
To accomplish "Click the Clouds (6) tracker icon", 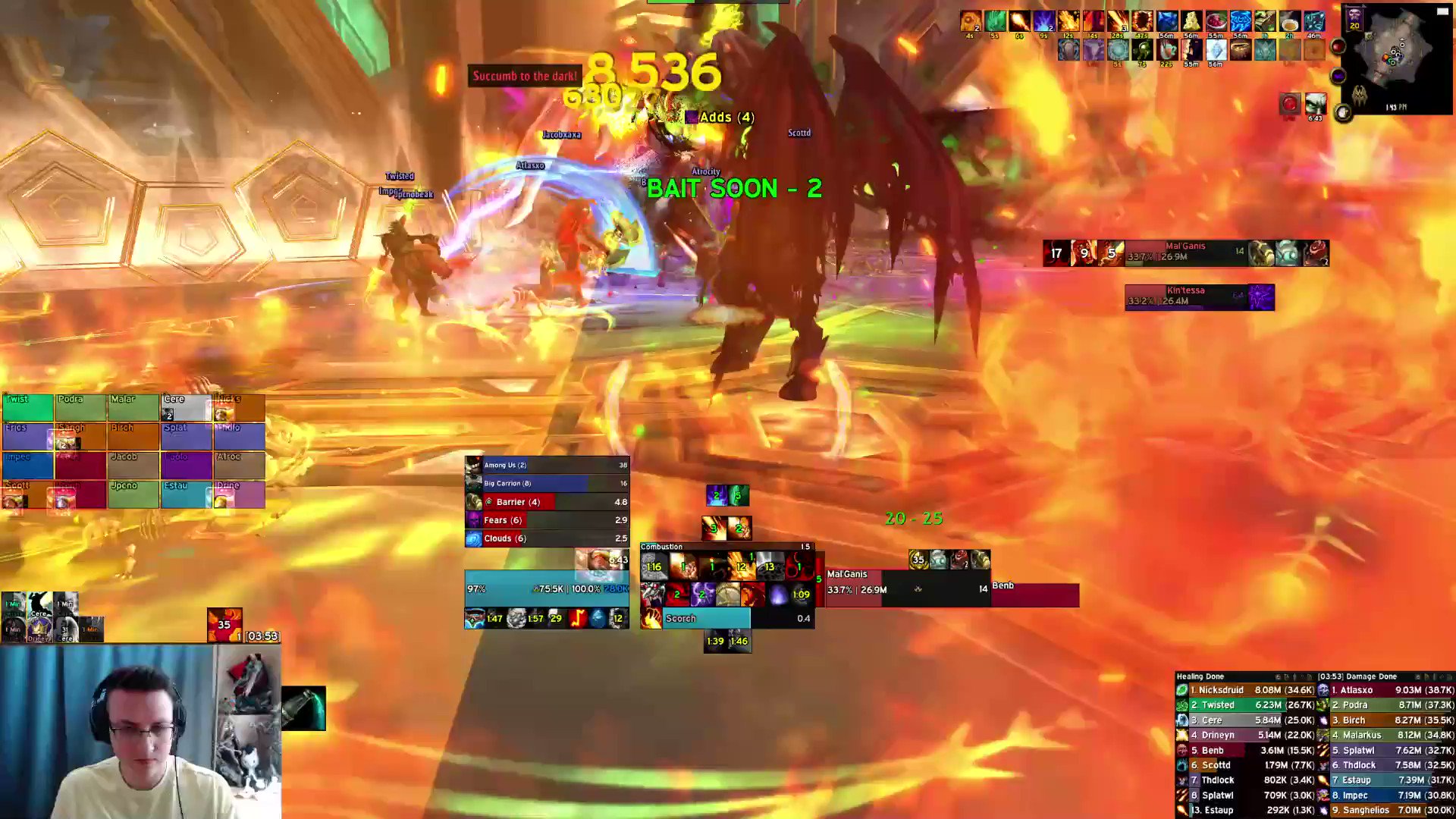I will pos(473,538).
